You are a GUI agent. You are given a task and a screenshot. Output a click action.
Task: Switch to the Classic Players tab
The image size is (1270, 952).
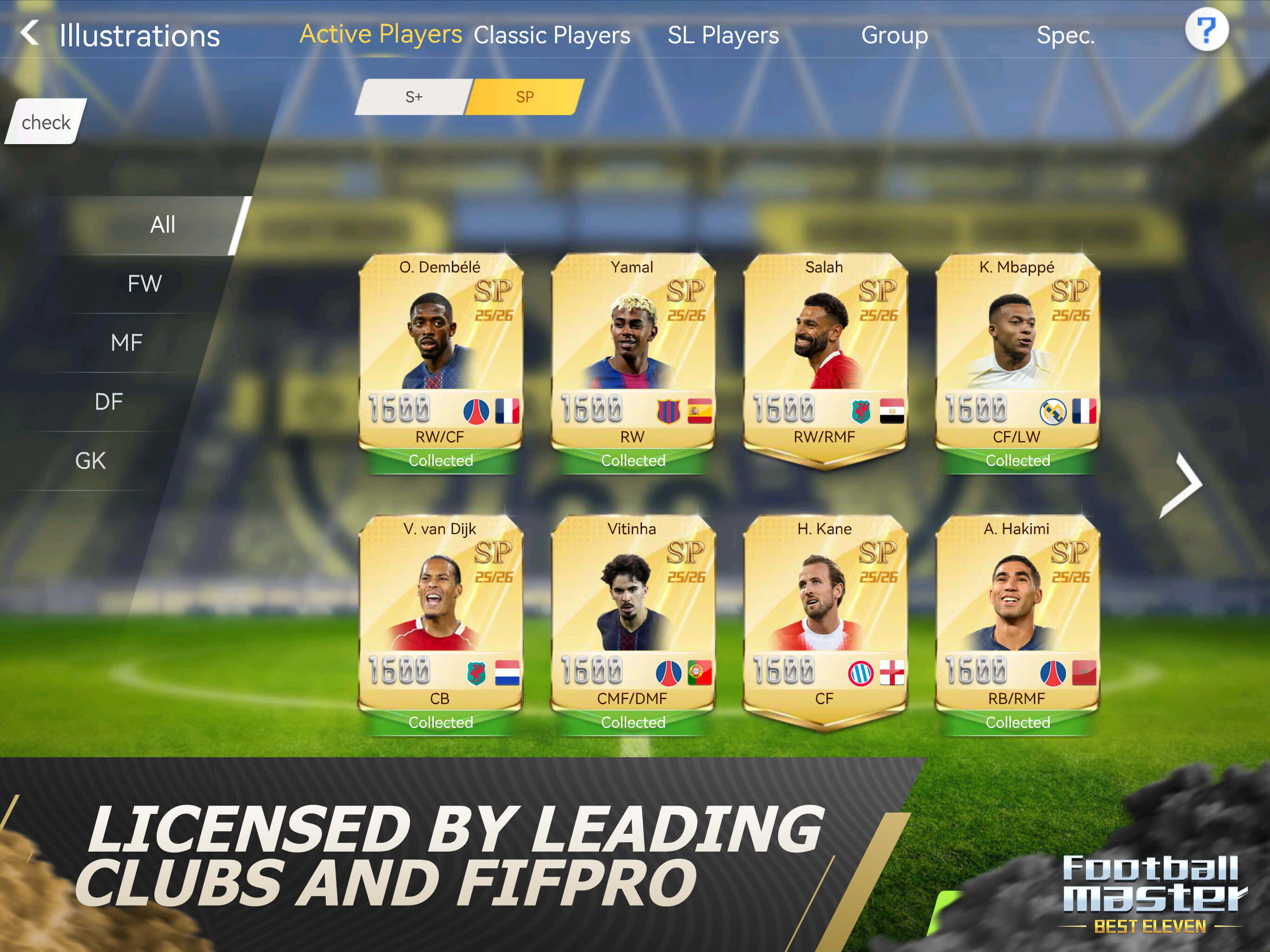click(552, 35)
